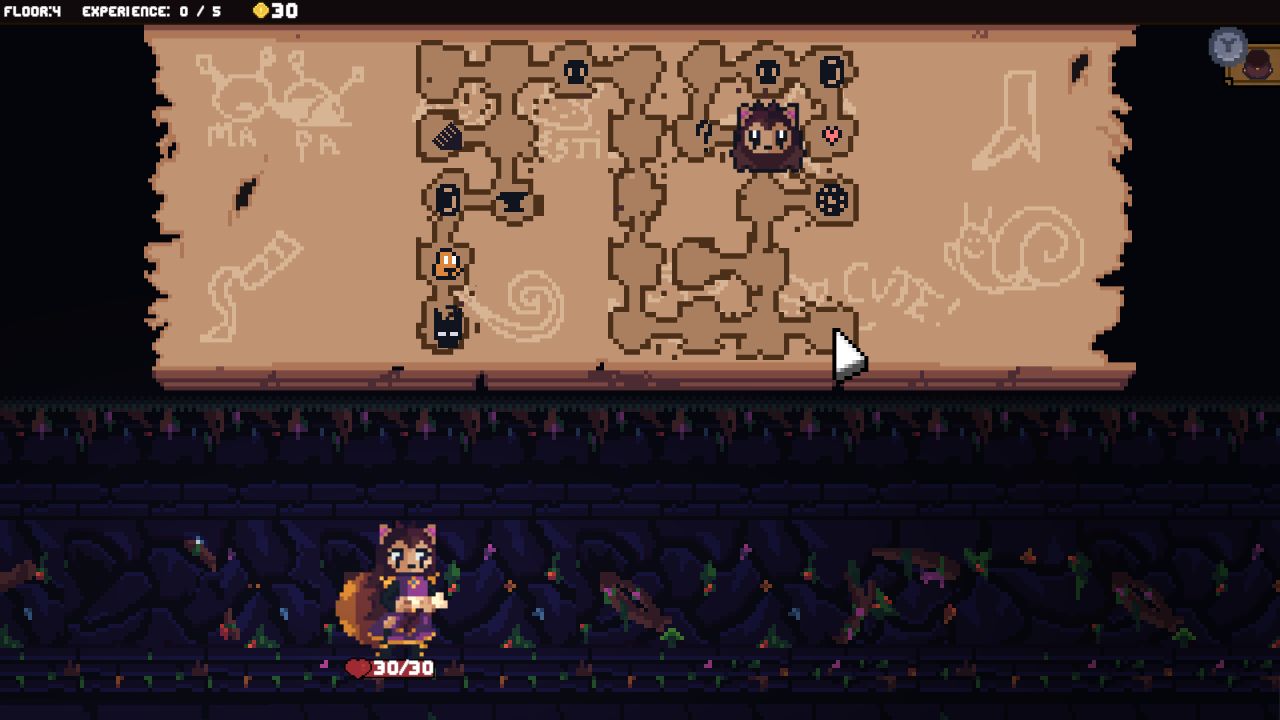Viewport: 1280px width, 720px height.
Task: Open the heart room icon on the map
Action: 830,135
